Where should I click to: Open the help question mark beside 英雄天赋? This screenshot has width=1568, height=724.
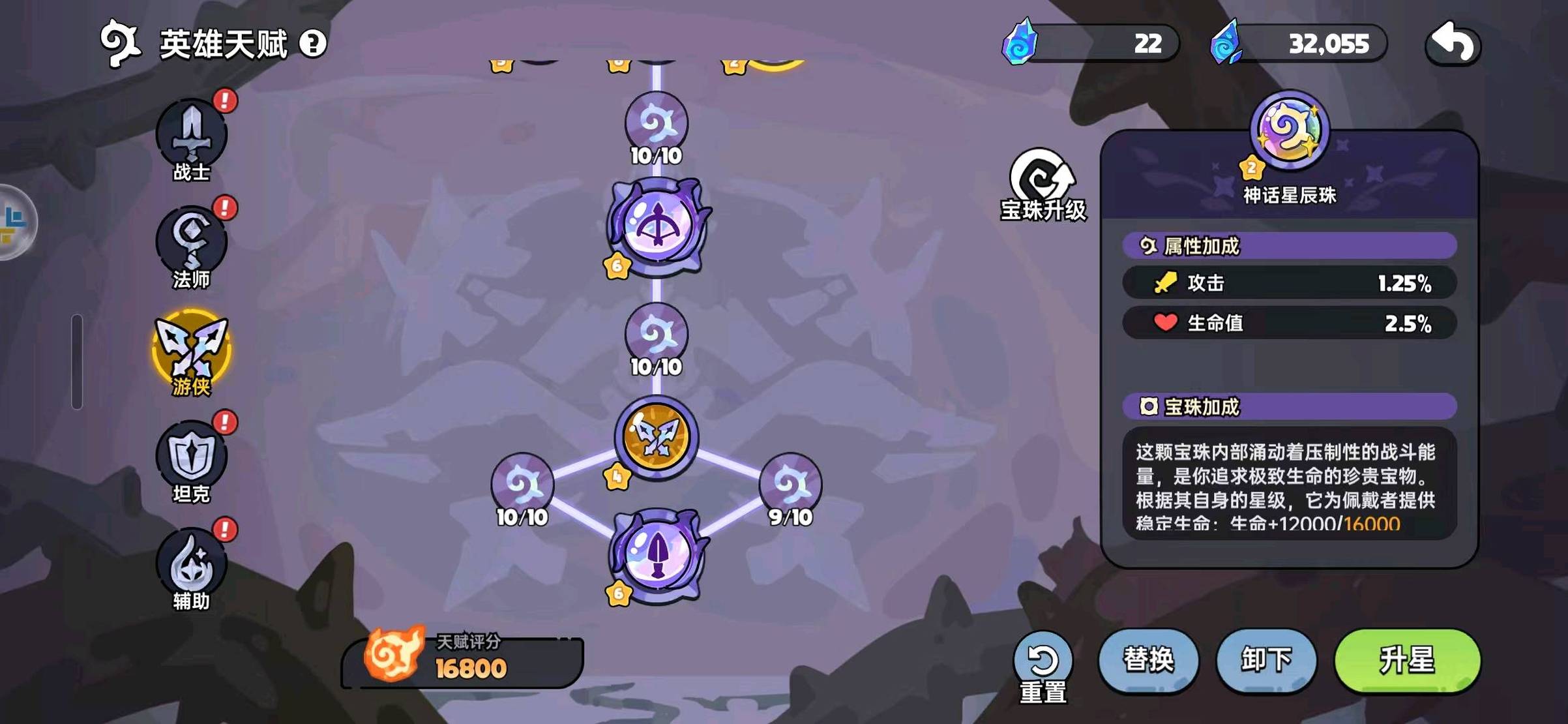coord(313,44)
